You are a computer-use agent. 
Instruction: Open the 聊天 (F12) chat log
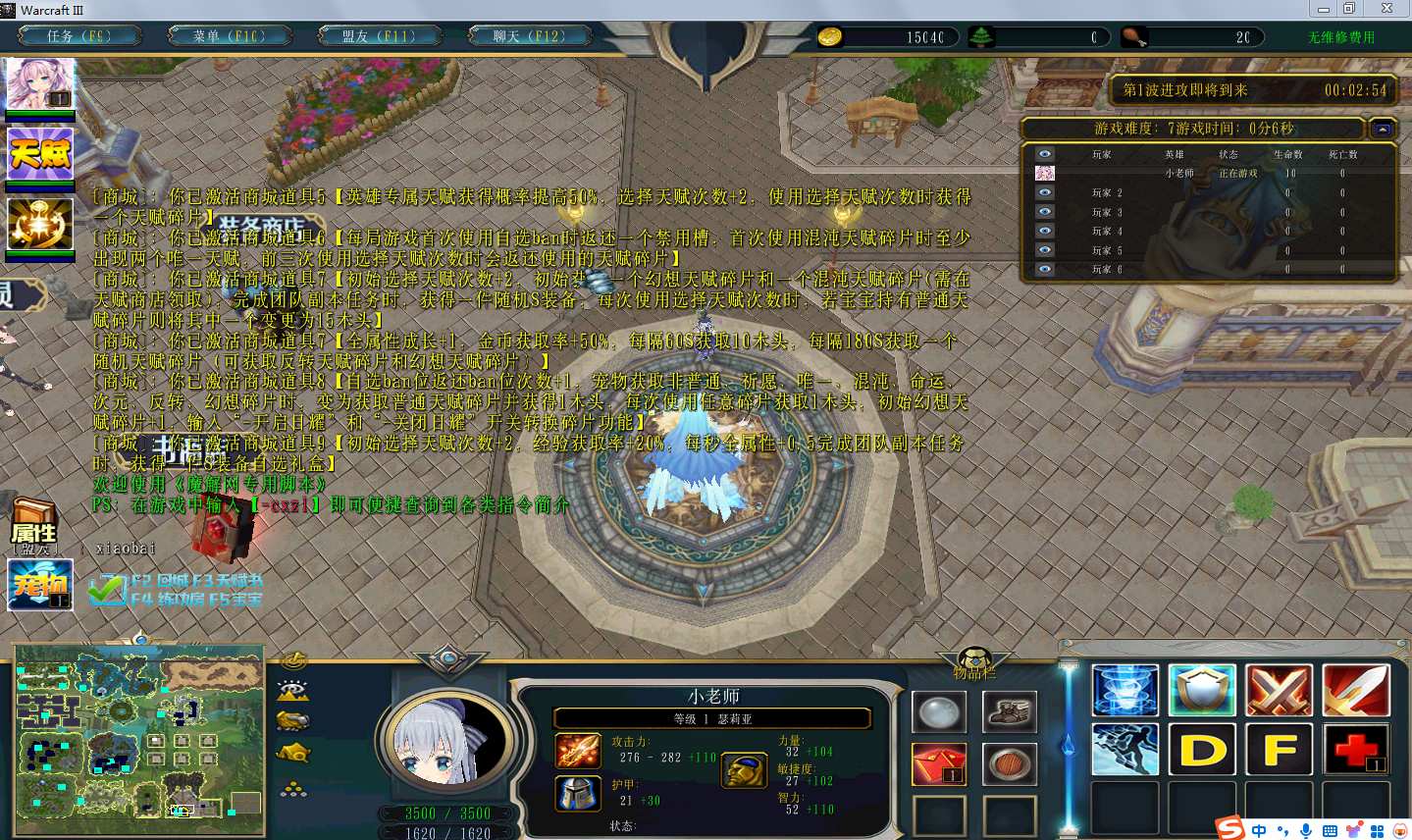coord(530,36)
